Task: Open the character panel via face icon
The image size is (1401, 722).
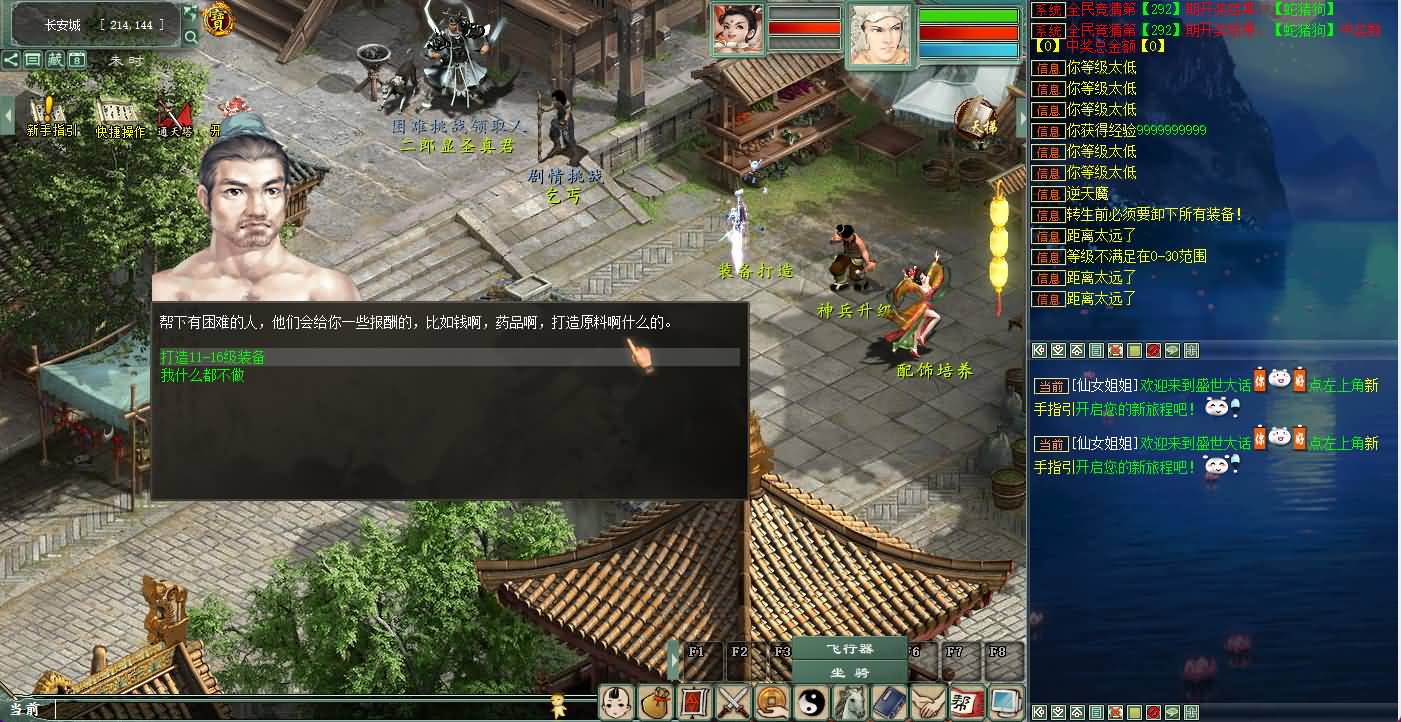Action: pyautogui.click(x=617, y=703)
